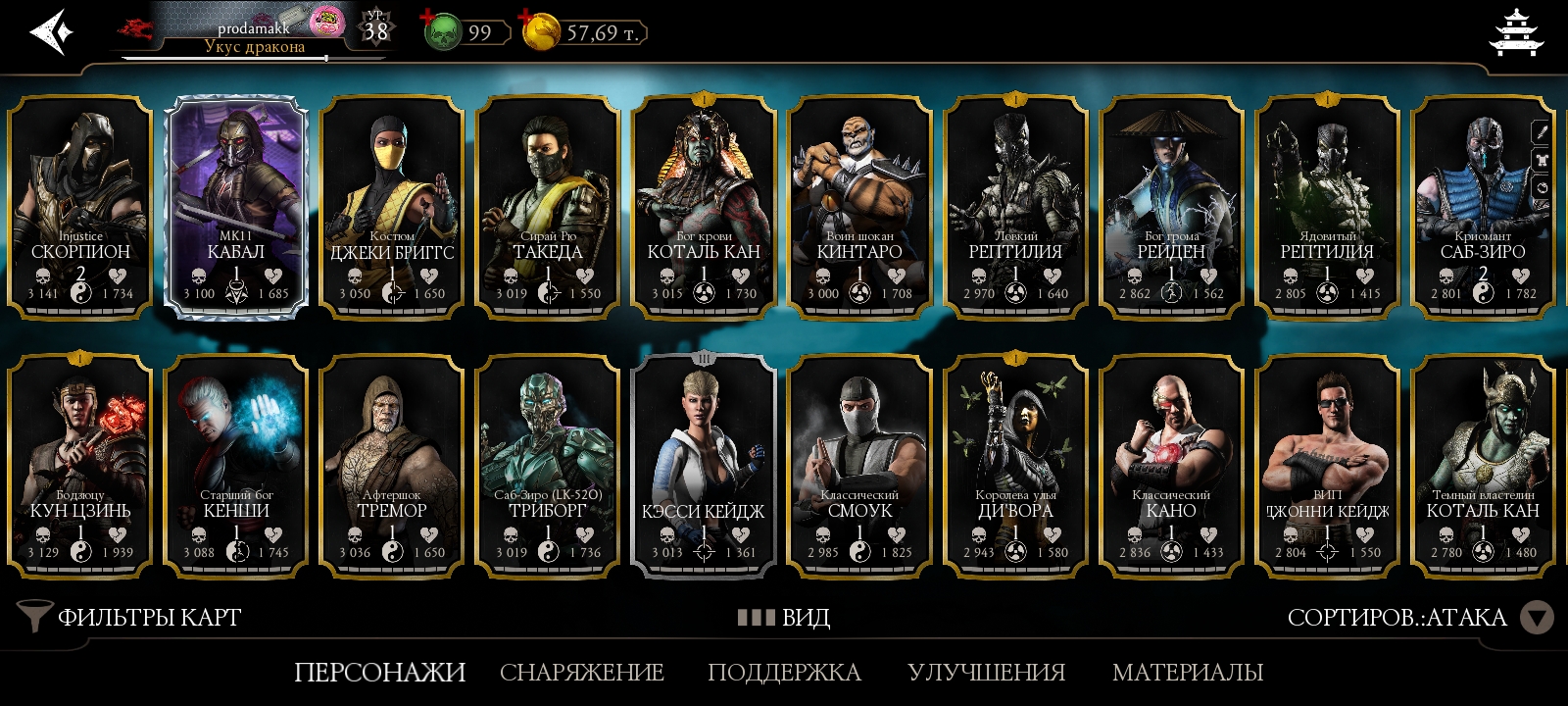Viewport: 1568px width, 706px height.
Task: Select the Cassie Cage card
Action: click(x=704, y=467)
